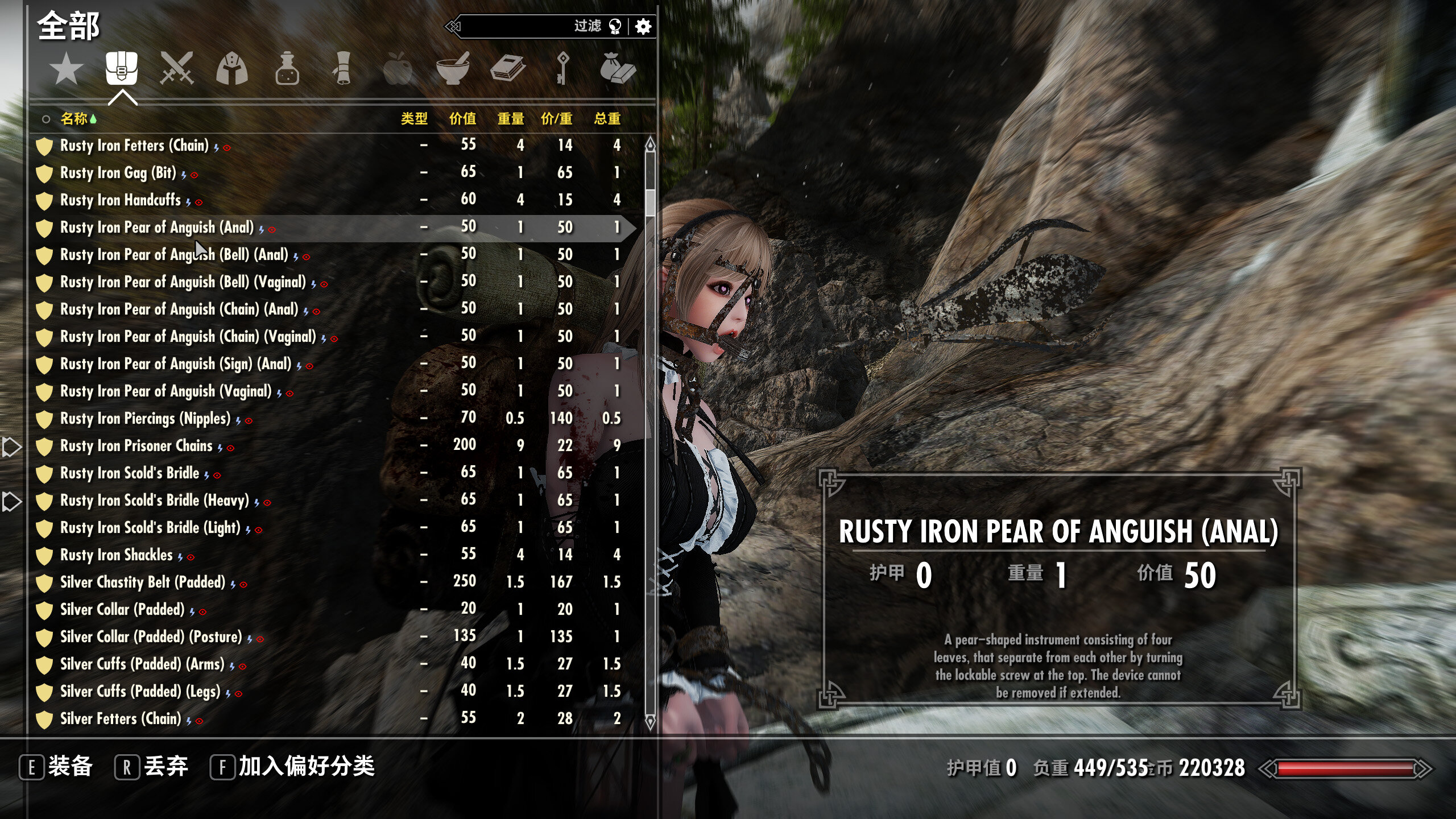The width and height of the screenshot is (1456, 819).
Task: Select Rusty Iron Handcuffs in the list
Action: pos(121,200)
